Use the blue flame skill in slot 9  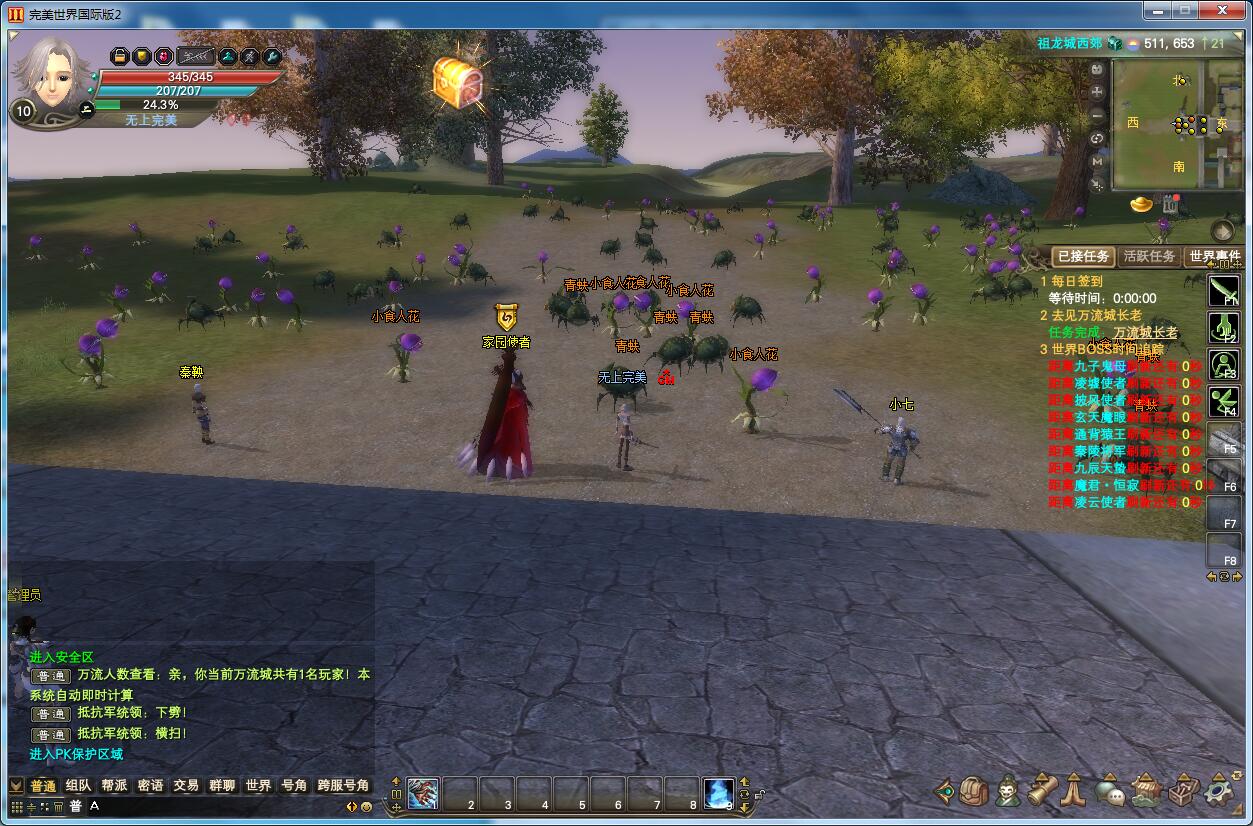718,793
